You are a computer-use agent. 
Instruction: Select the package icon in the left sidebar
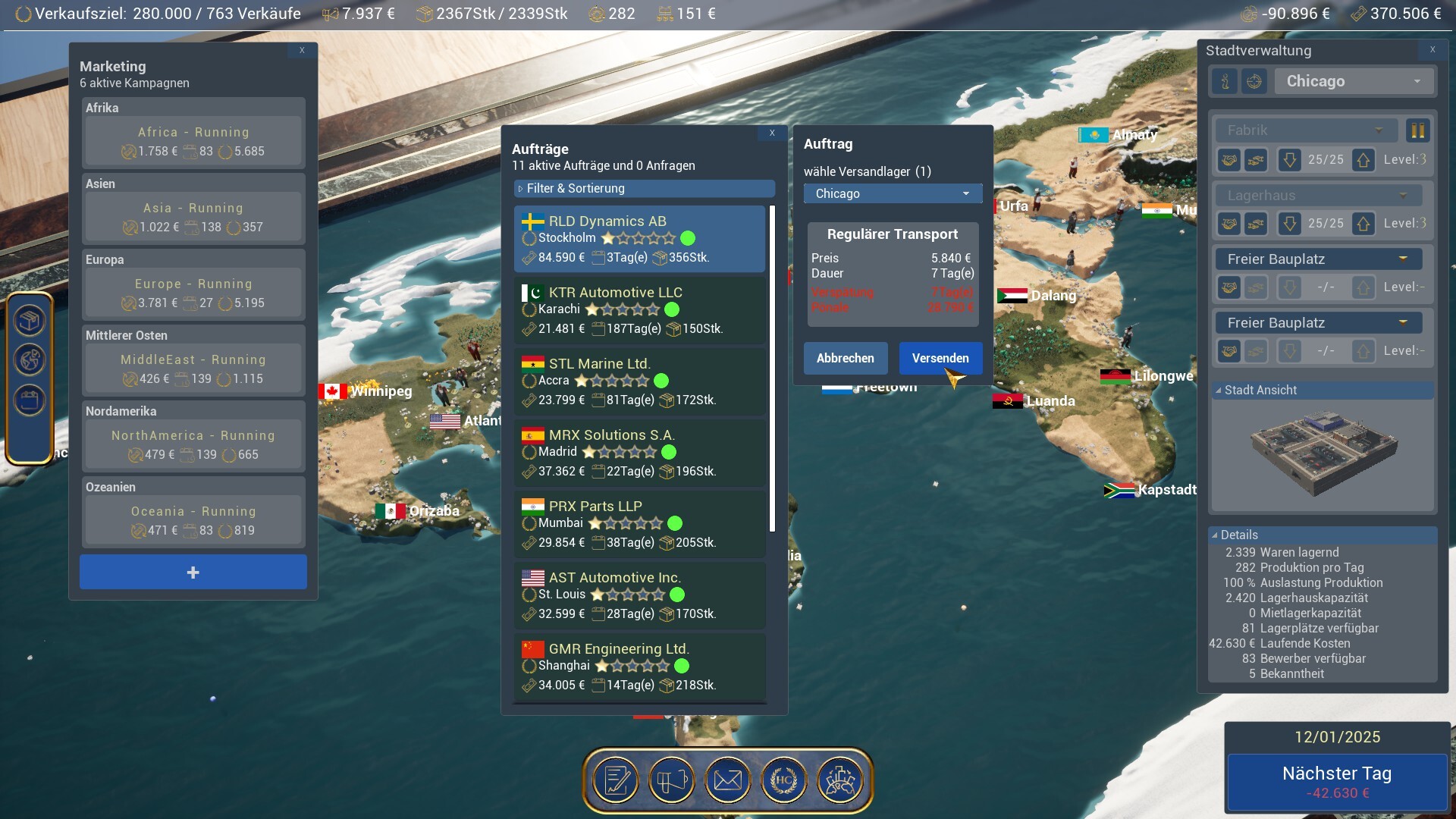29,319
